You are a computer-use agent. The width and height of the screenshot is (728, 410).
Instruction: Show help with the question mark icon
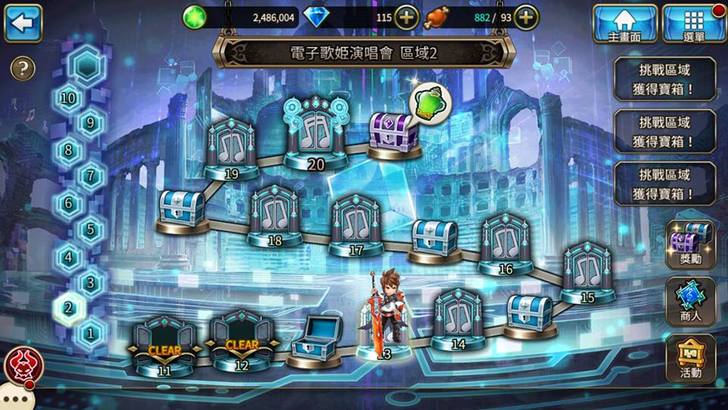22,69
